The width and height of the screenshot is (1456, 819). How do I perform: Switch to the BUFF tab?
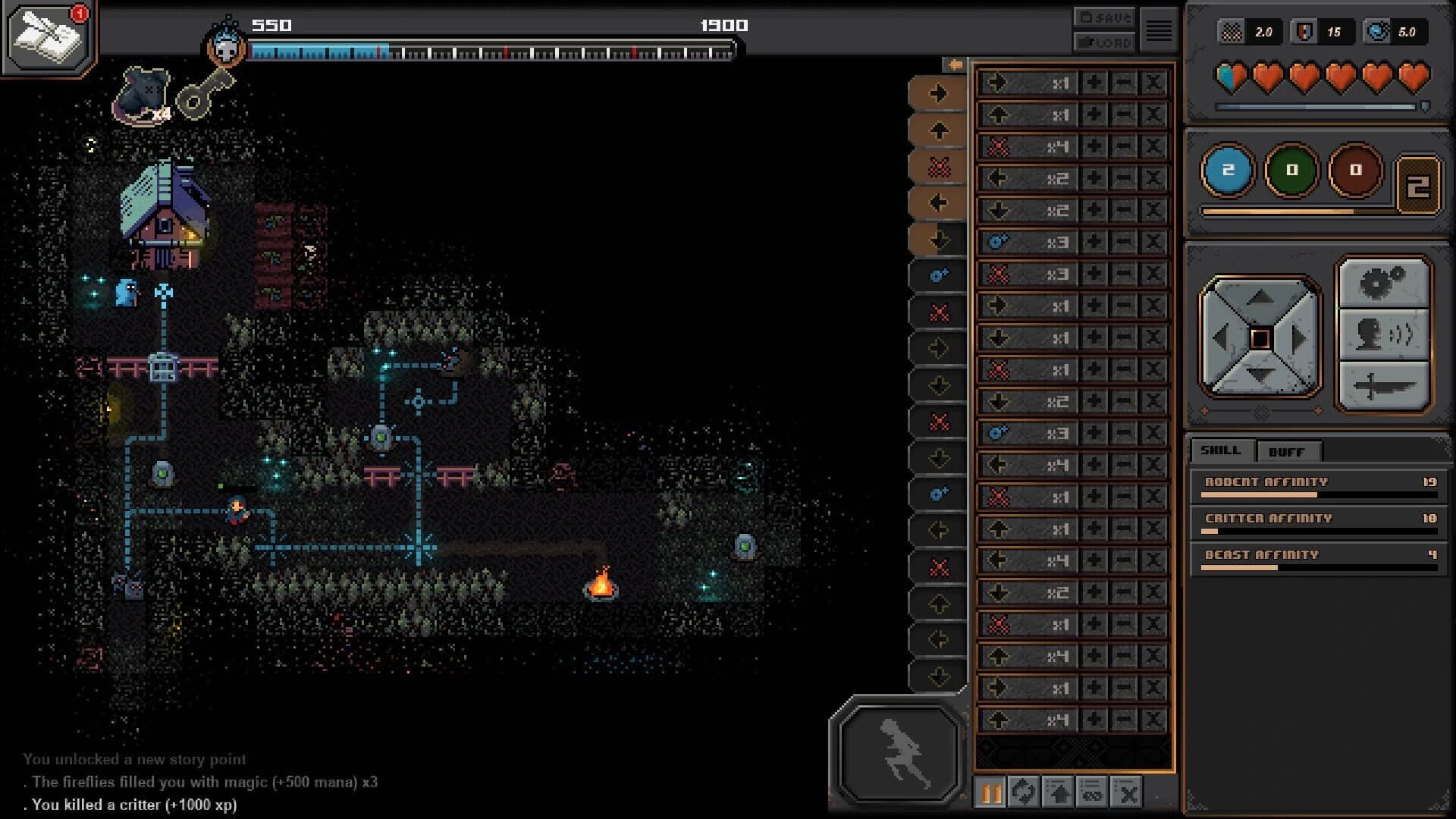click(x=1289, y=452)
